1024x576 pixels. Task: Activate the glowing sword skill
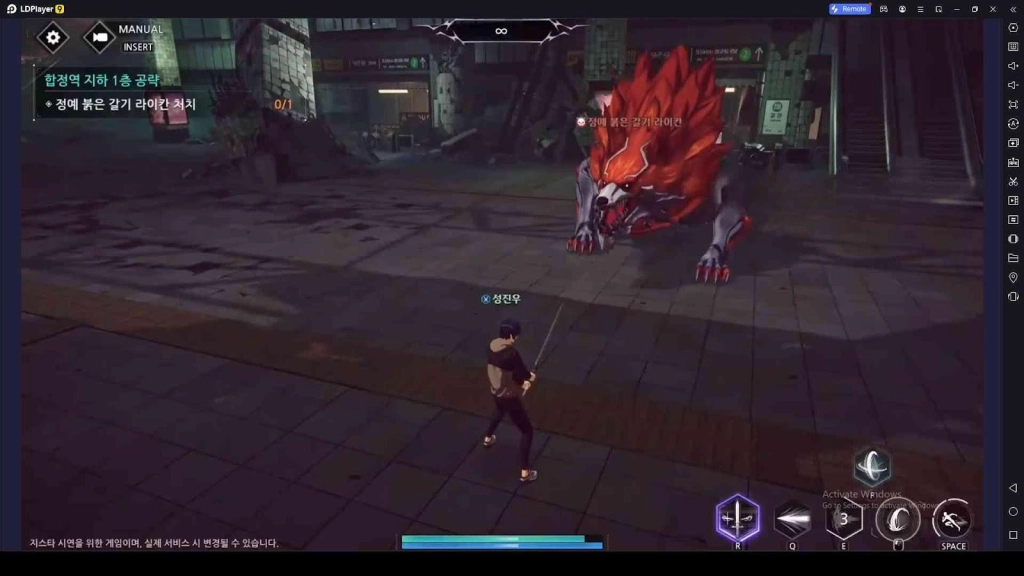tap(738, 518)
